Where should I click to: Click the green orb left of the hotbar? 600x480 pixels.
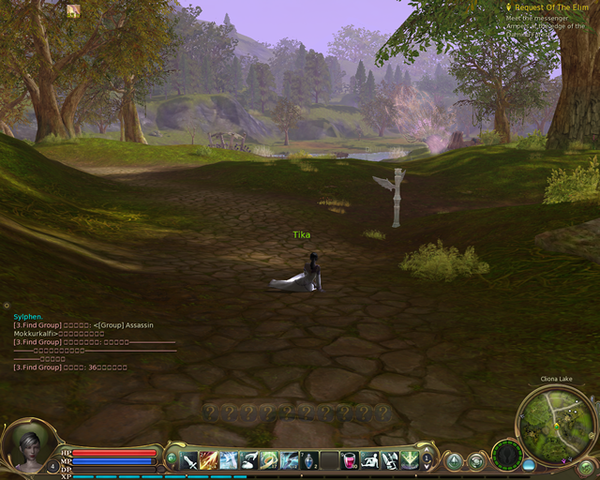(x=172, y=460)
